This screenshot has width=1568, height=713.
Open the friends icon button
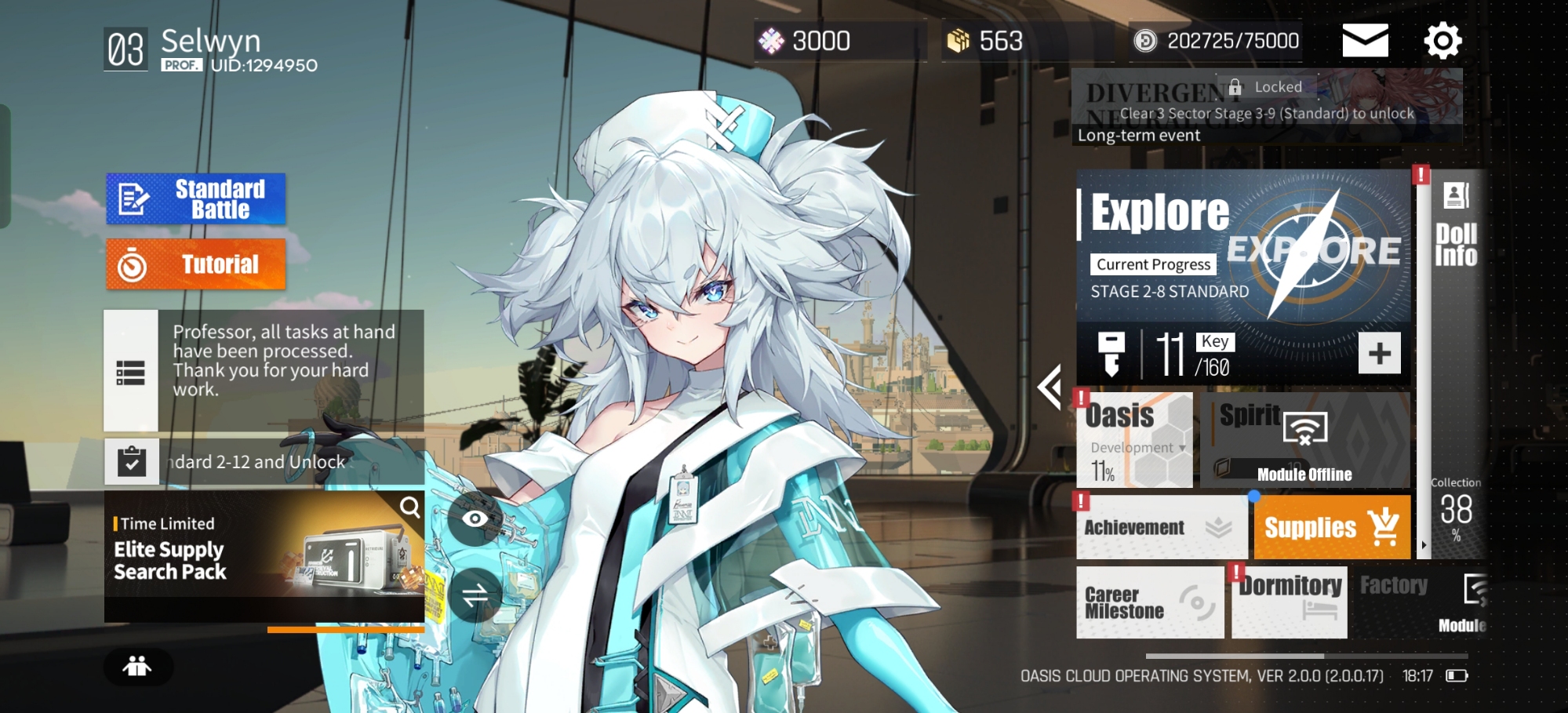(137, 667)
